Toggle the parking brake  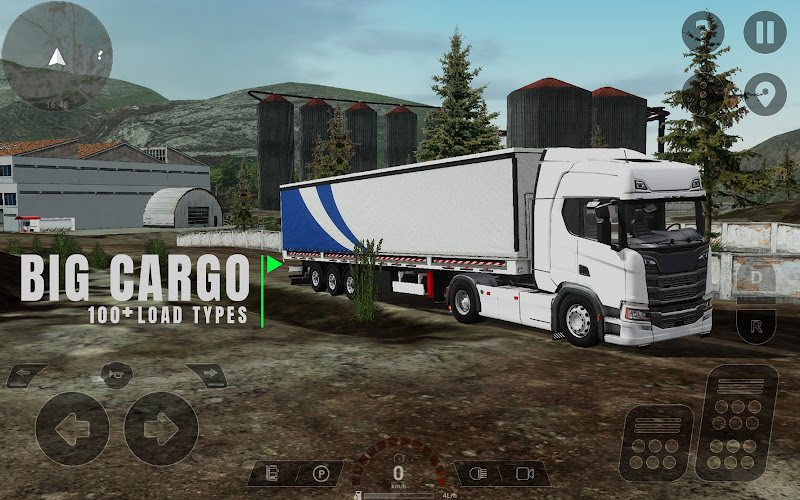320,474
